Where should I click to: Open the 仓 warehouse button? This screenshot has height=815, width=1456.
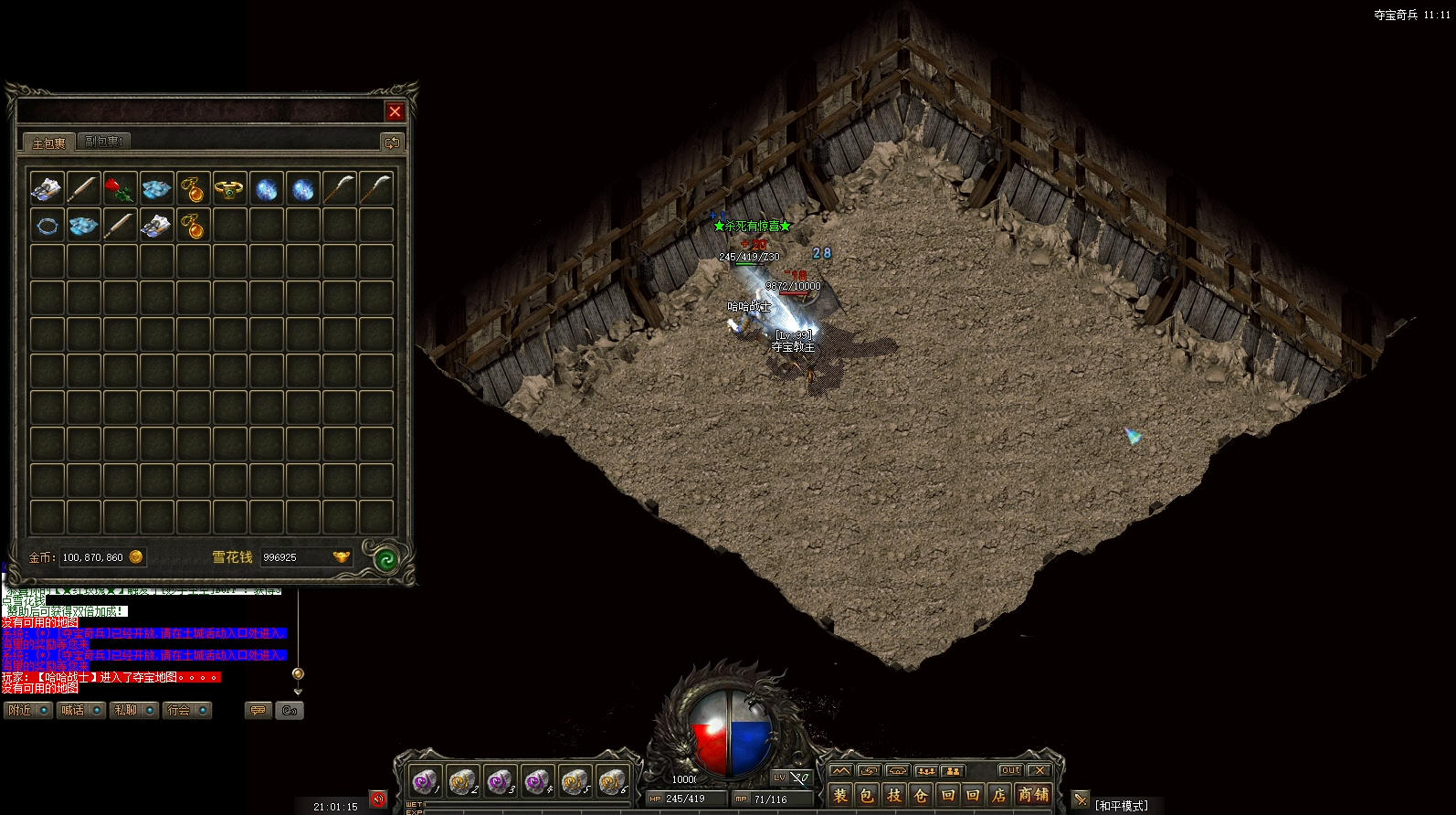click(921, 795)
